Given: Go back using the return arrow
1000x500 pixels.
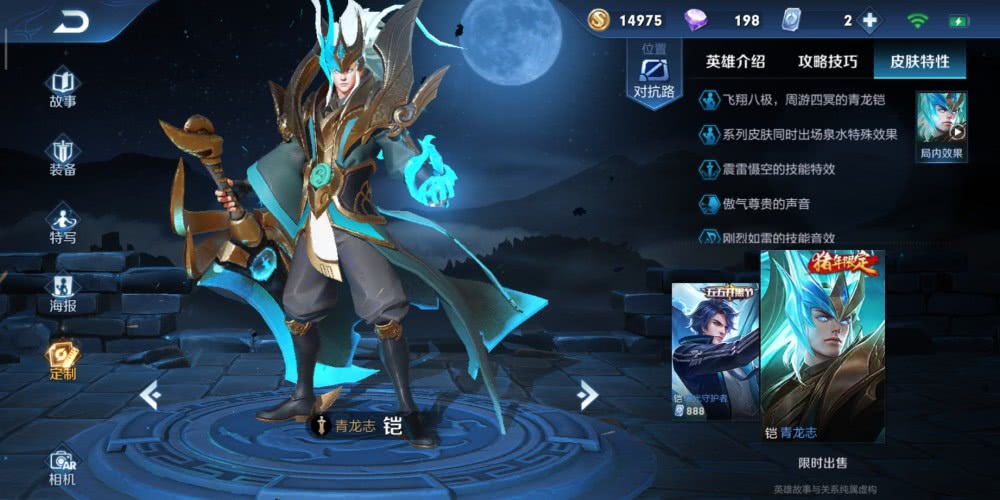Looking at the screenshot, I should [71, 22].
